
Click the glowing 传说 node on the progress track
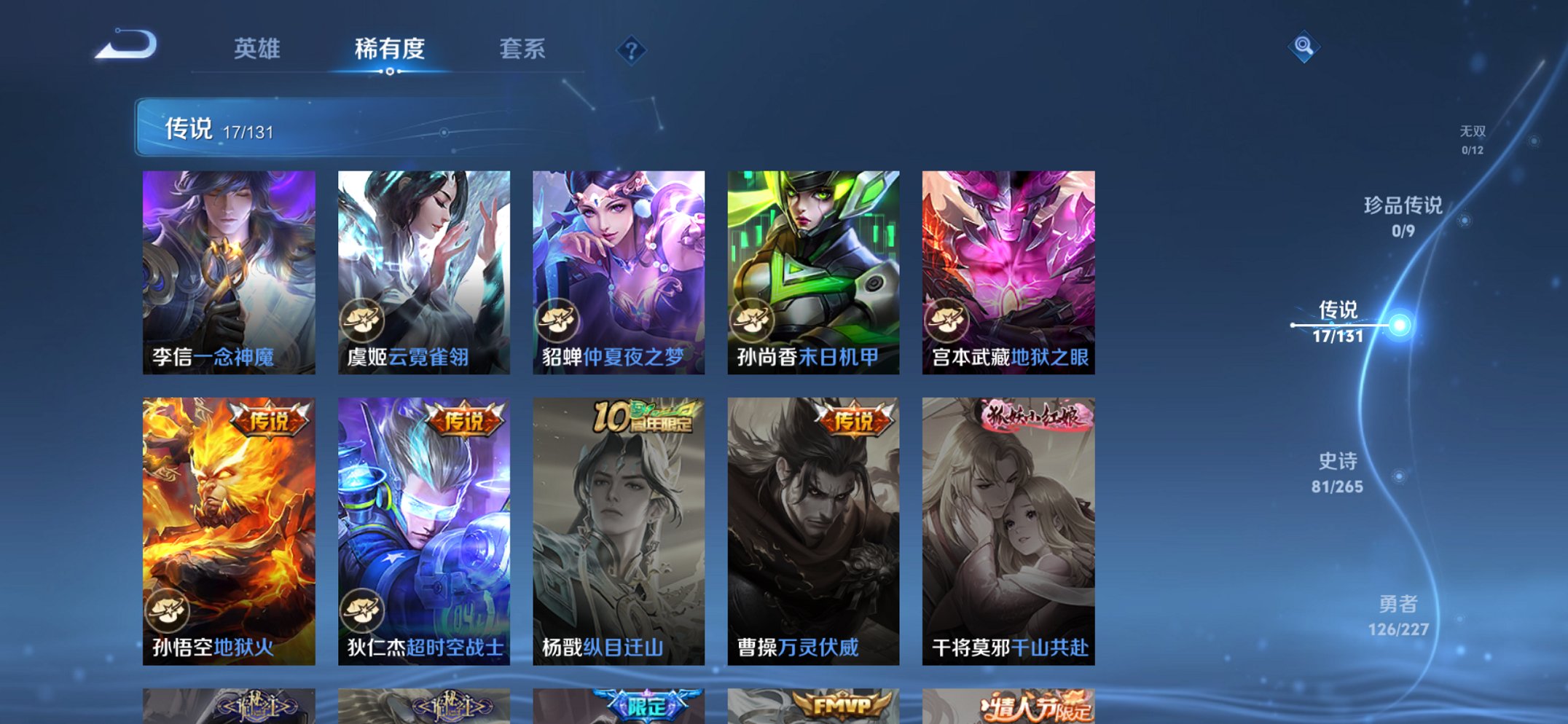point(1398,326)
